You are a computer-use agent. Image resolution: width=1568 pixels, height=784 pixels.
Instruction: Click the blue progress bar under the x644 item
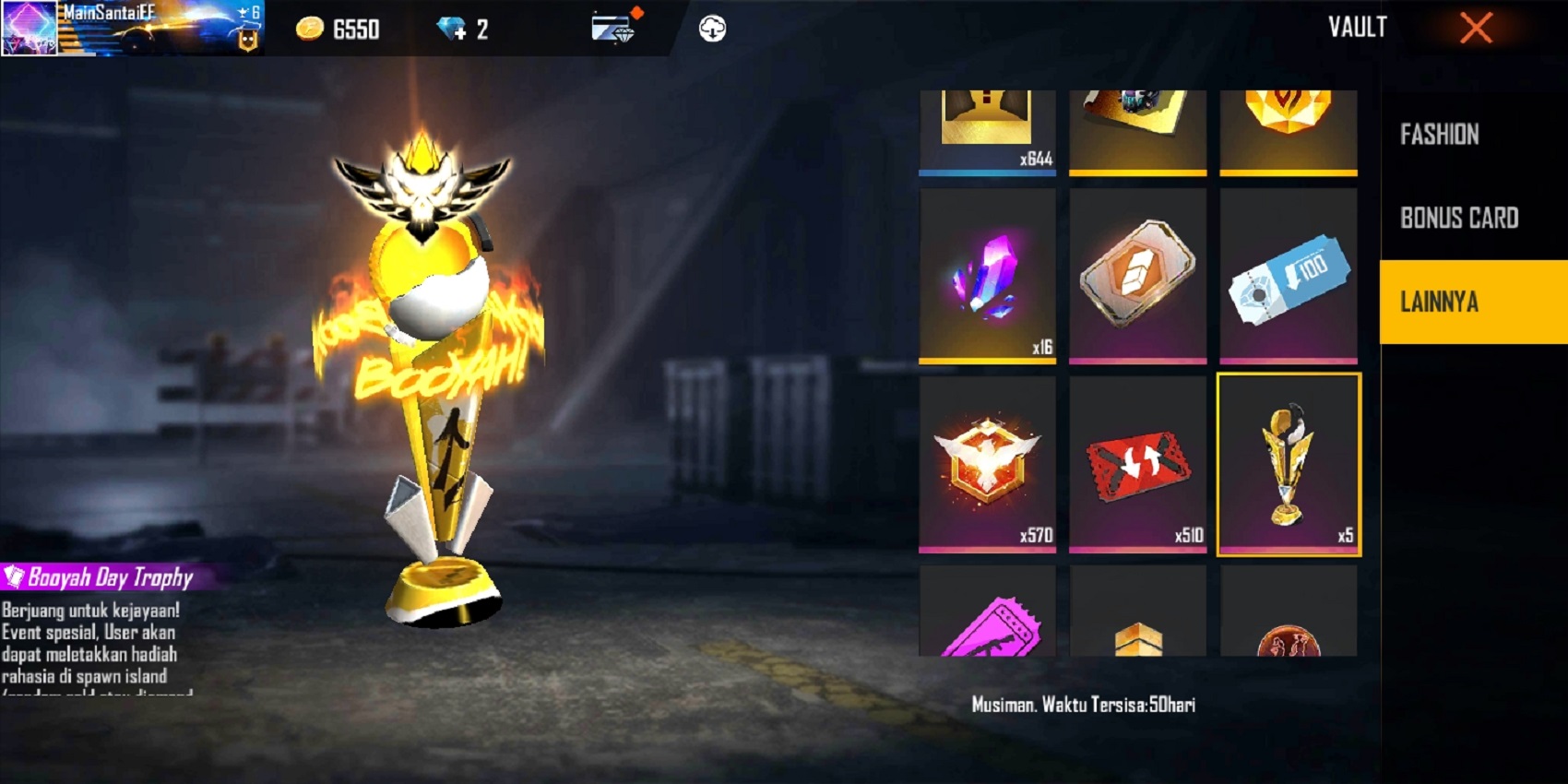[987, 172]
